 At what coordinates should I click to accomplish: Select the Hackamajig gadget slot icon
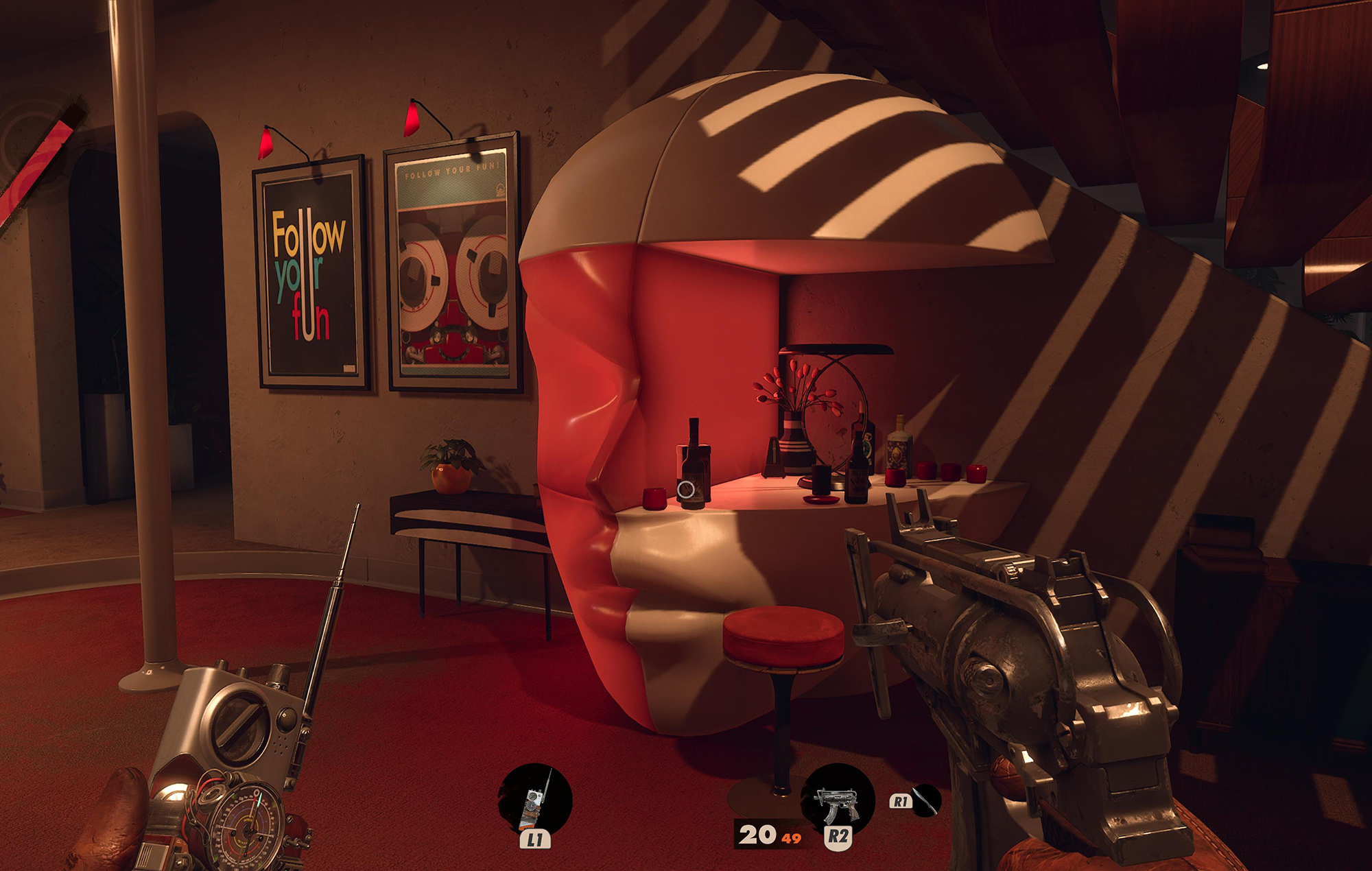[x=534, y=800]
